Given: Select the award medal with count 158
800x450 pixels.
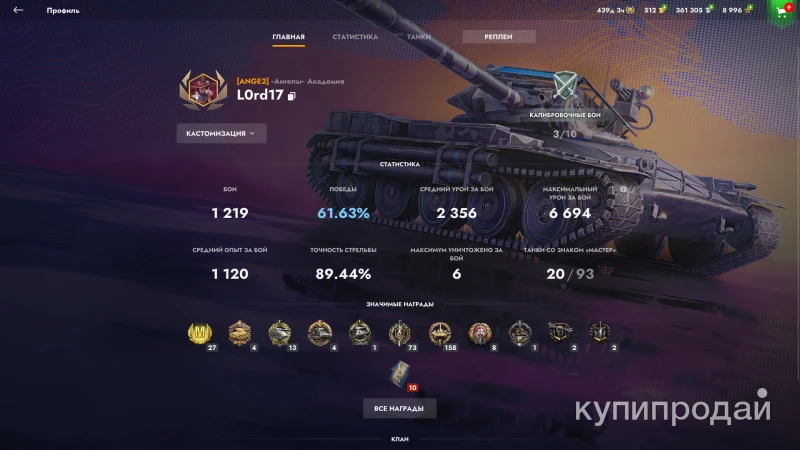Looking at the screenshot, I should [440, 333].
